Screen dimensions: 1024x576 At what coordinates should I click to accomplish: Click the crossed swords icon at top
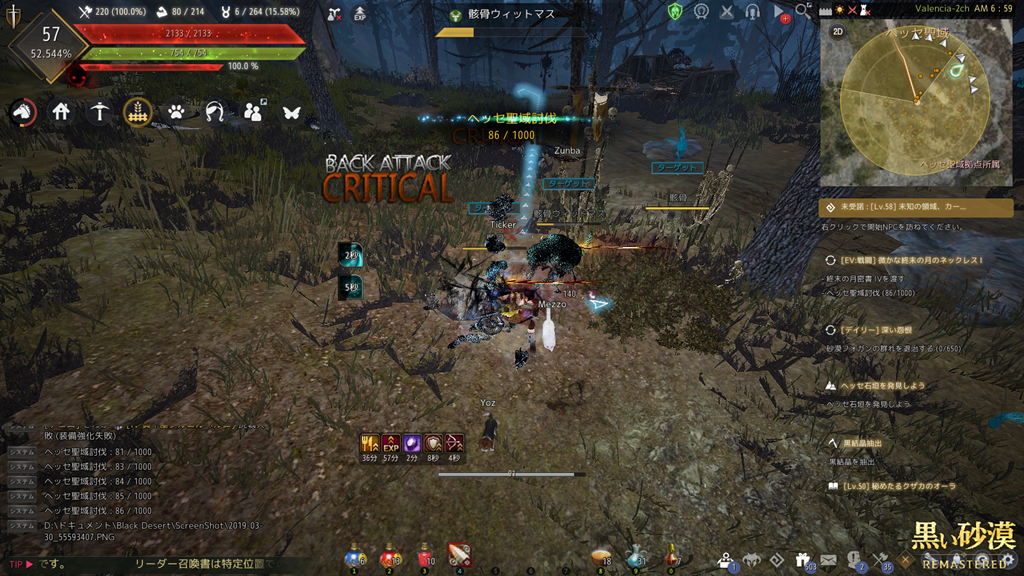coord(726,12)
